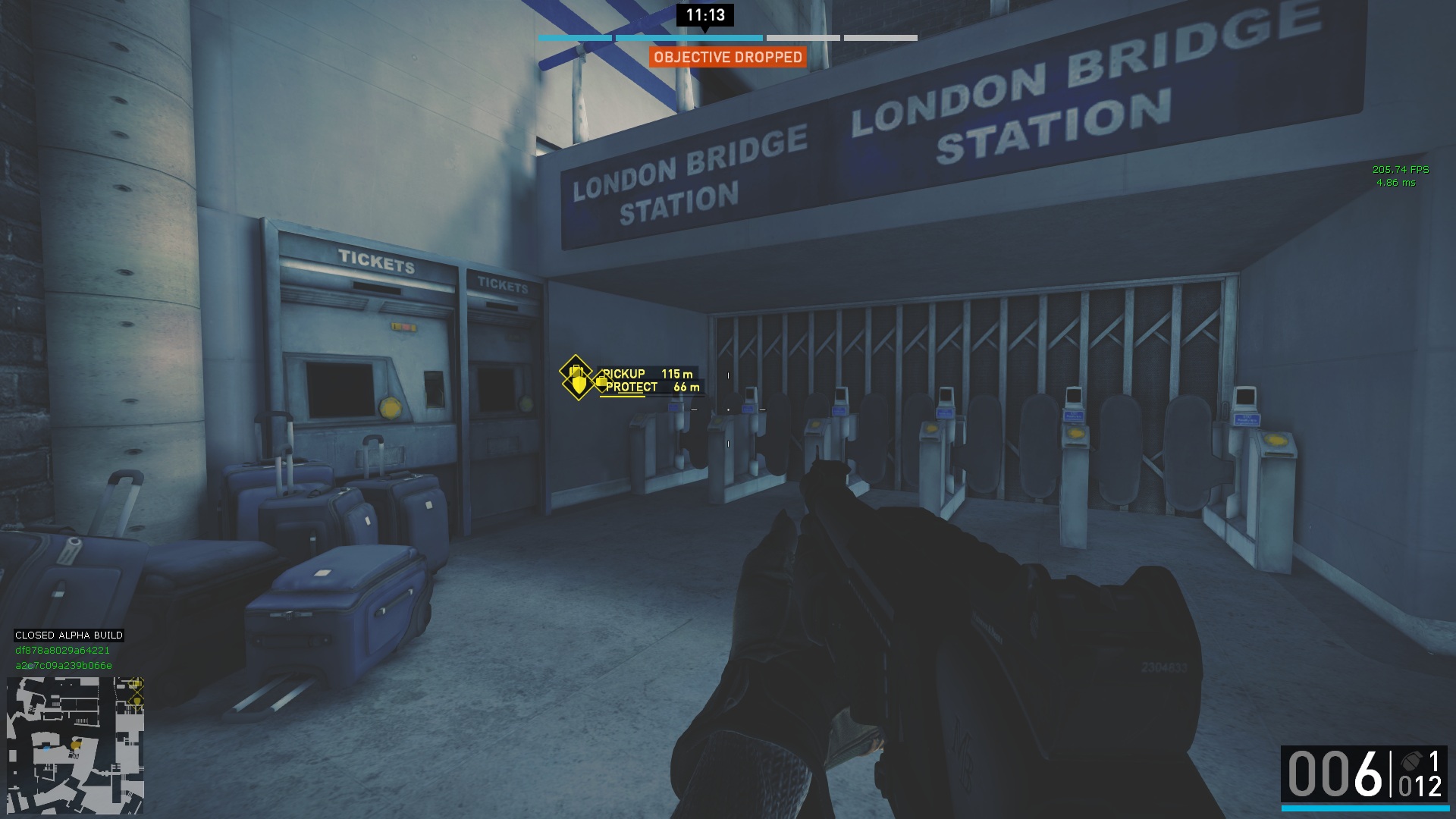The height and width of the screenshot is (819, 1456).
Task: Select the PROTECT objective marker label
Action: 632,388
